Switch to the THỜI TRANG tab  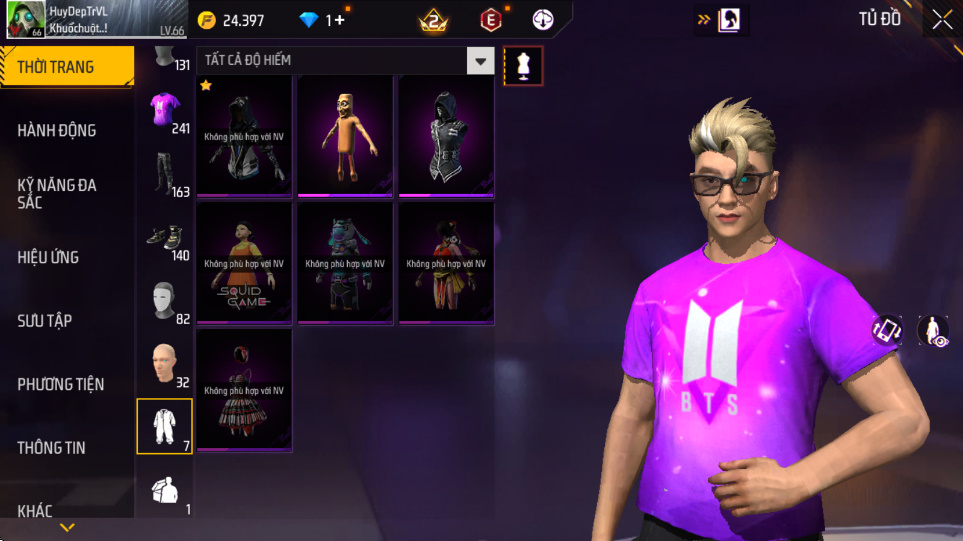pyautogui.click(x=66, y=67)
